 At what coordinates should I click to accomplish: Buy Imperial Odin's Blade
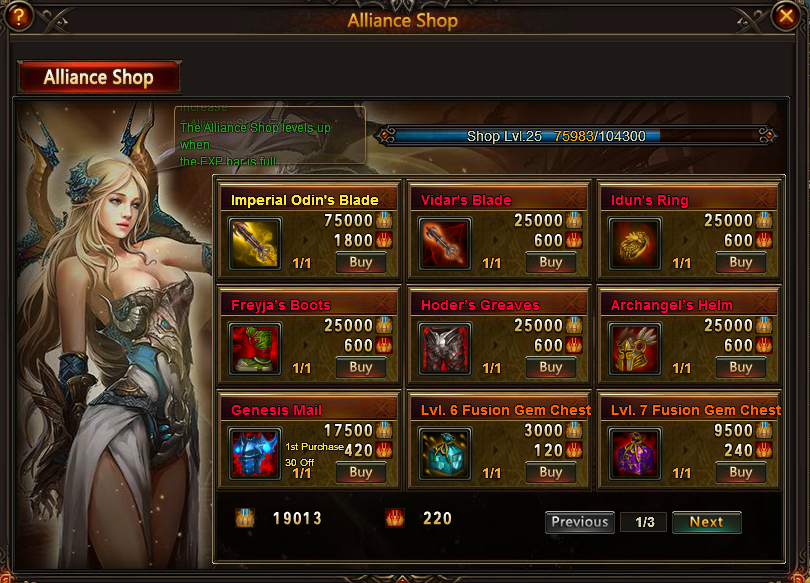[361, 262]
